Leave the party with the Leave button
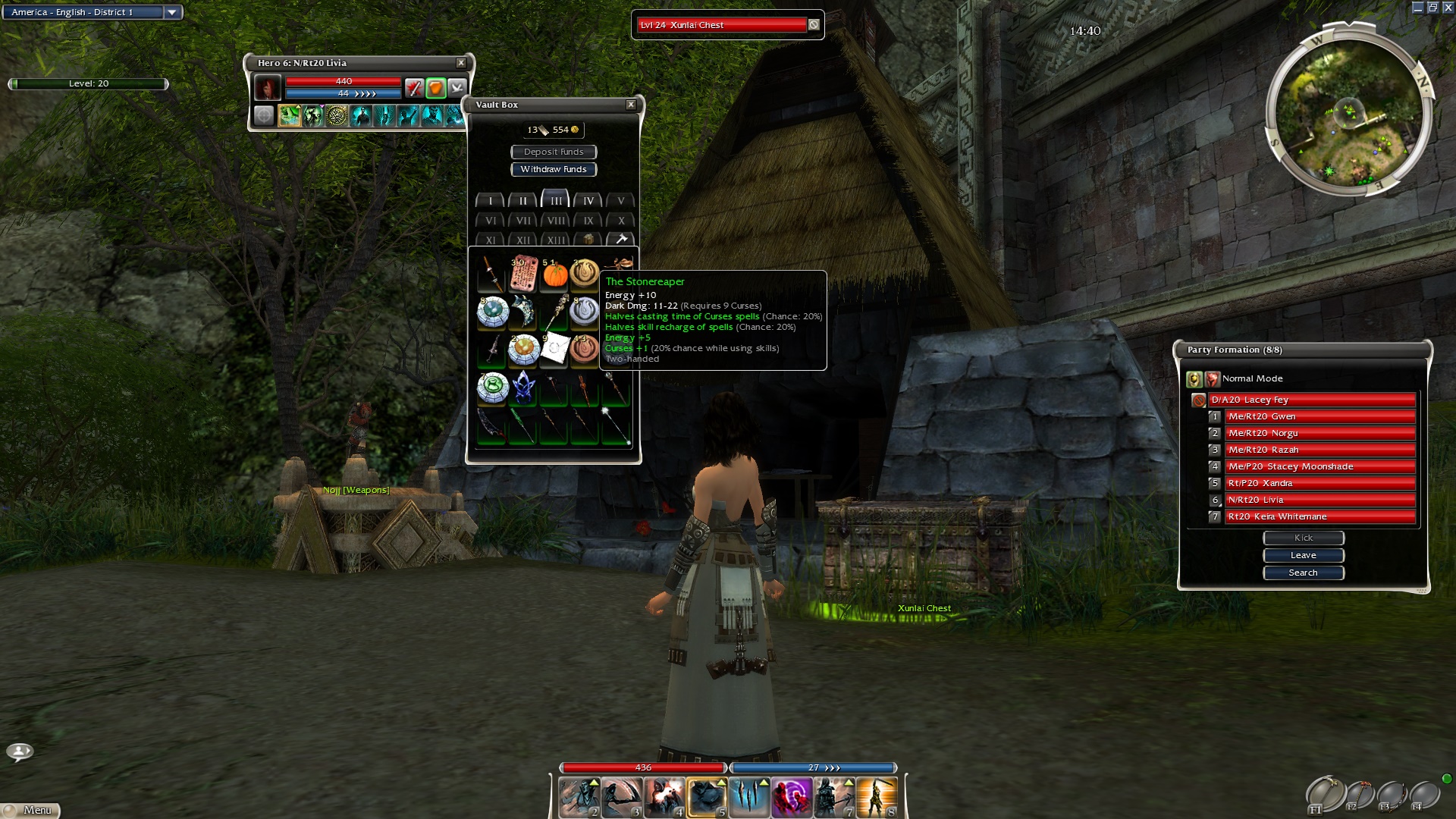Image resolution: width=1456 pixels, height=819 pixels. click(1303, 555)
